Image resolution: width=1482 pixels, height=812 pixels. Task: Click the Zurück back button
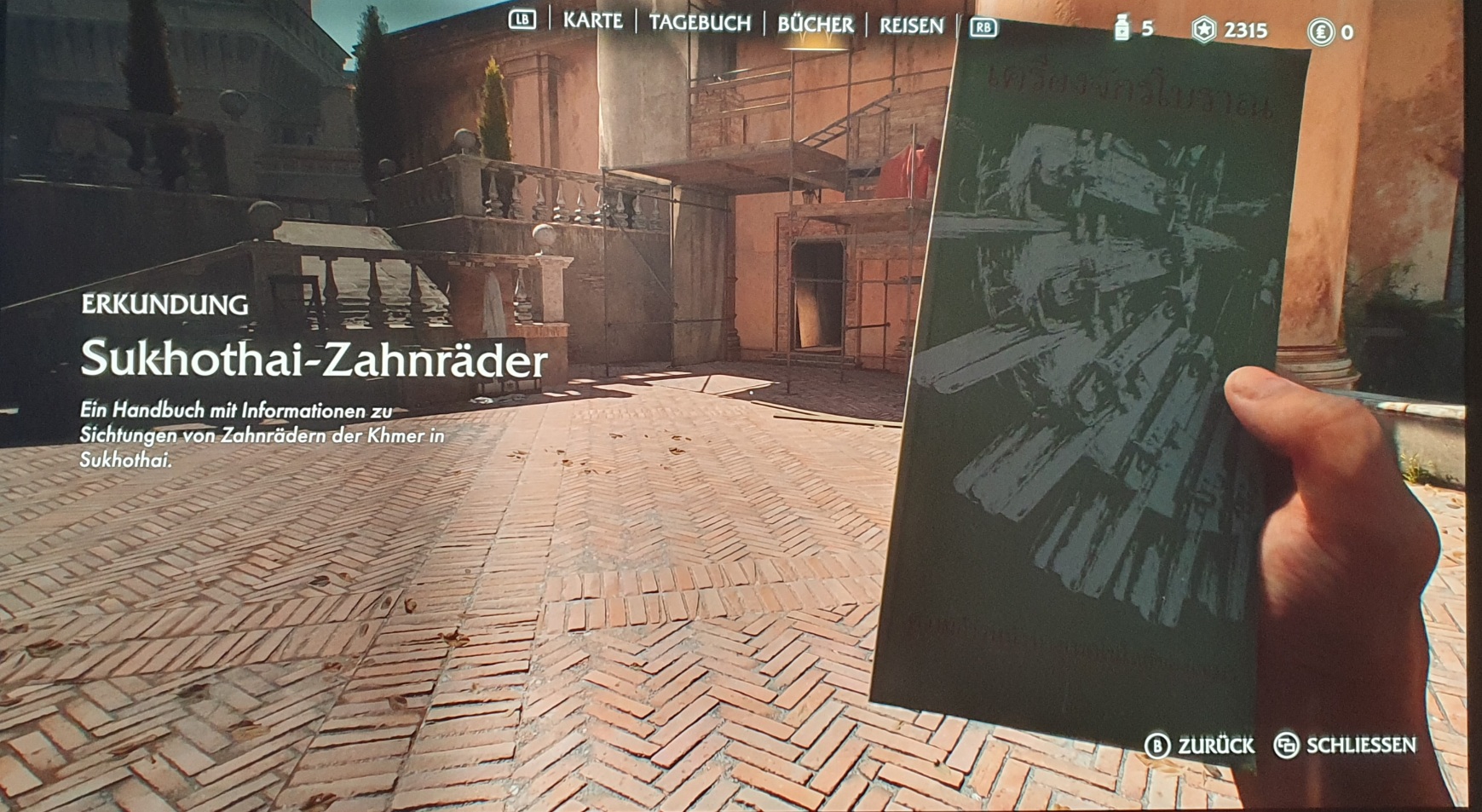point(1200,746)
